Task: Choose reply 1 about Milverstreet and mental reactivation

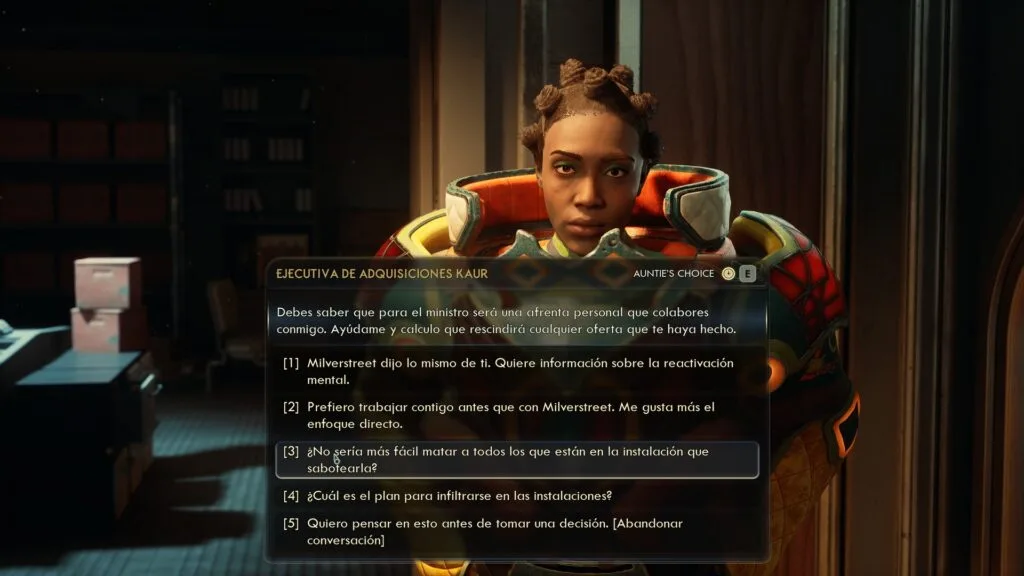Action: tap(520, 371)
